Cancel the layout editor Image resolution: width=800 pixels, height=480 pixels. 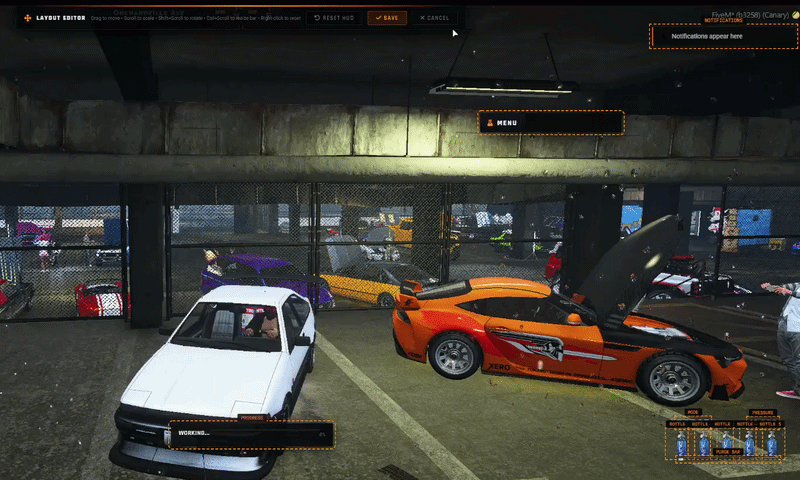[x=435, y=18]
